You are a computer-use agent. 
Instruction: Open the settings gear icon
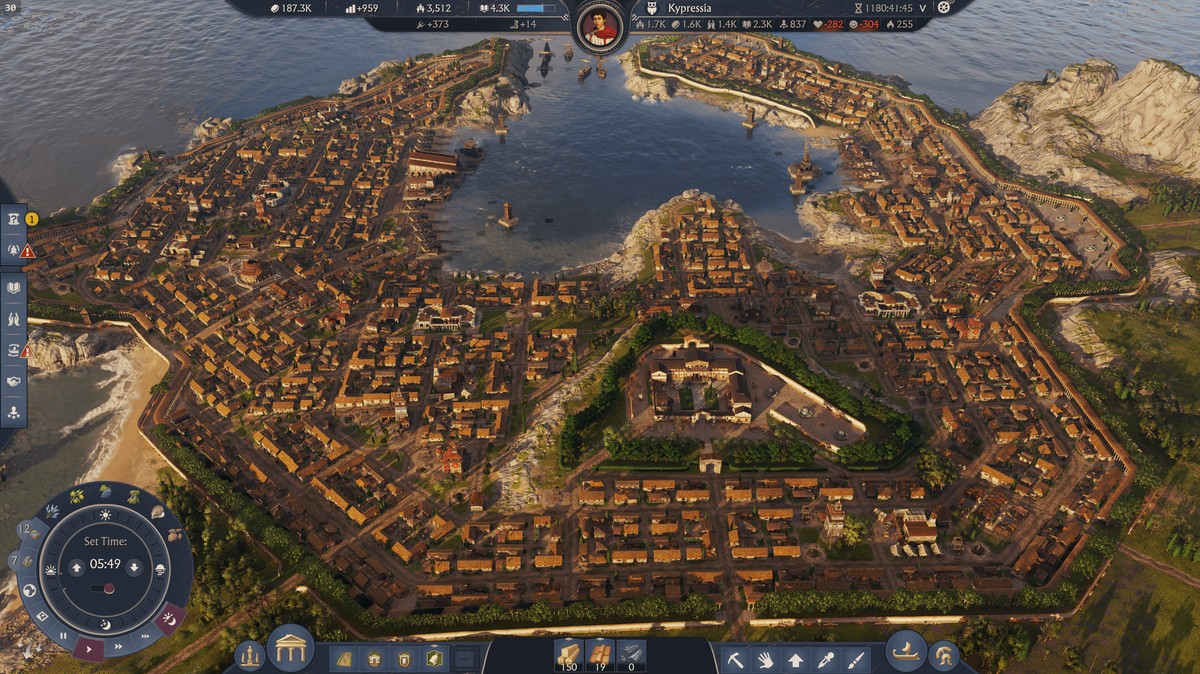(942, 7)
